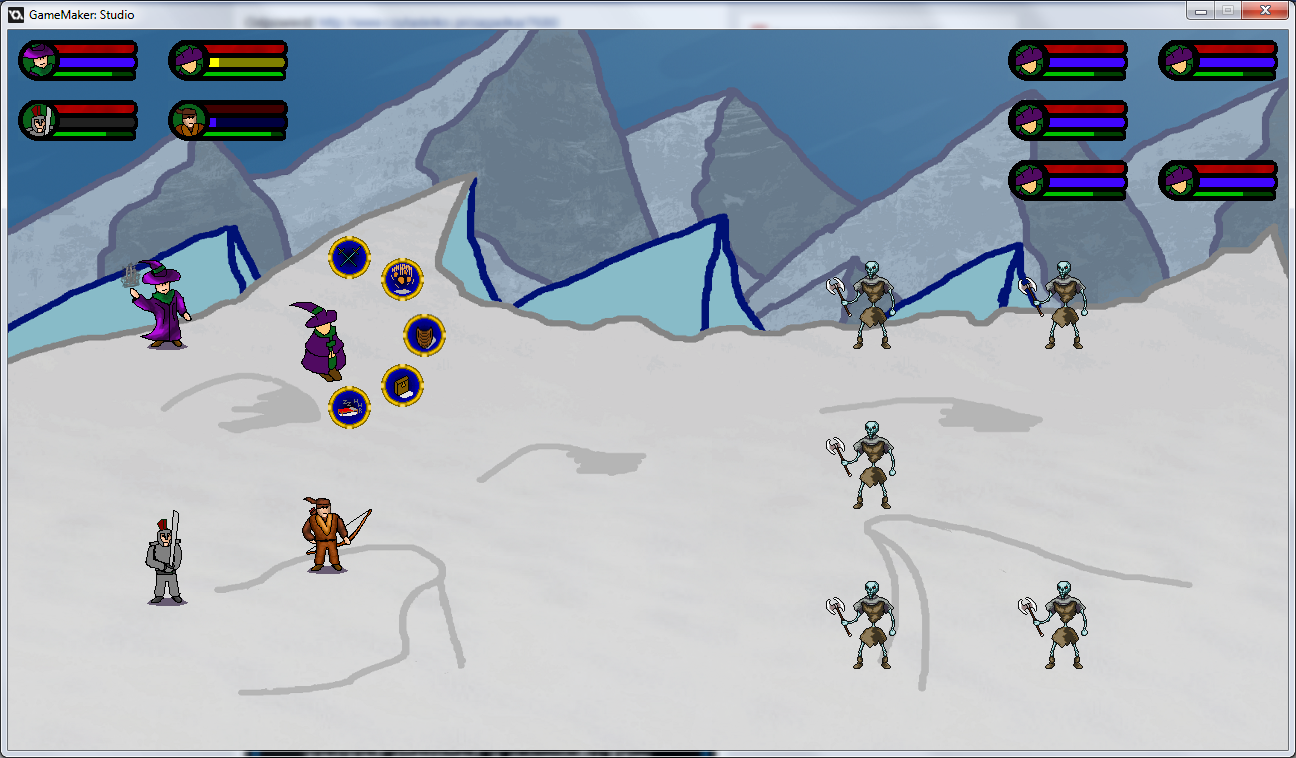The width and height of the screenshot is (1296, 758).
Task: Pick the sleeping rest command icon
Action: coord(350,407)
